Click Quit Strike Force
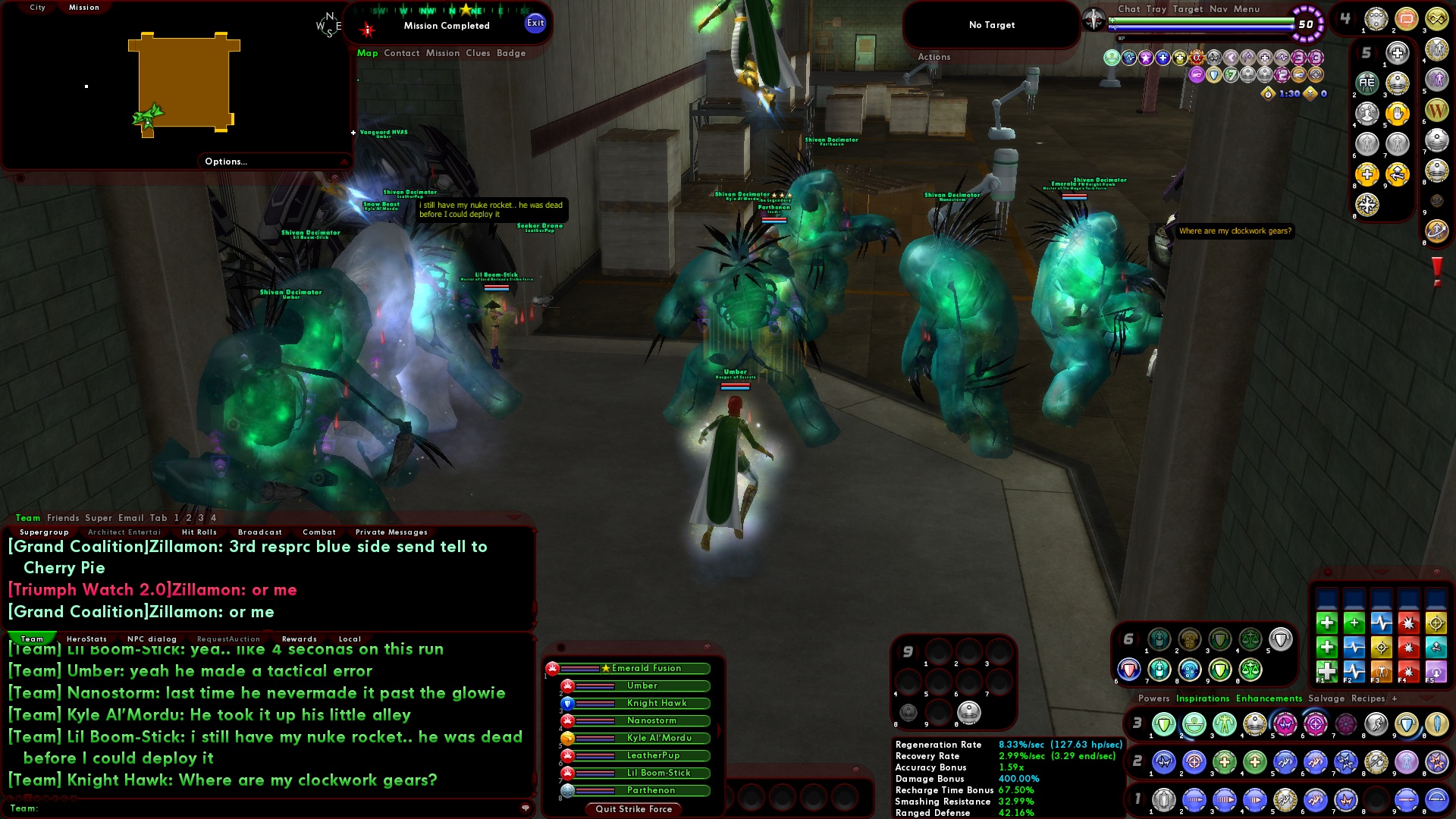1456x819 pixels. pyautogui.click(x=634, y=809)
